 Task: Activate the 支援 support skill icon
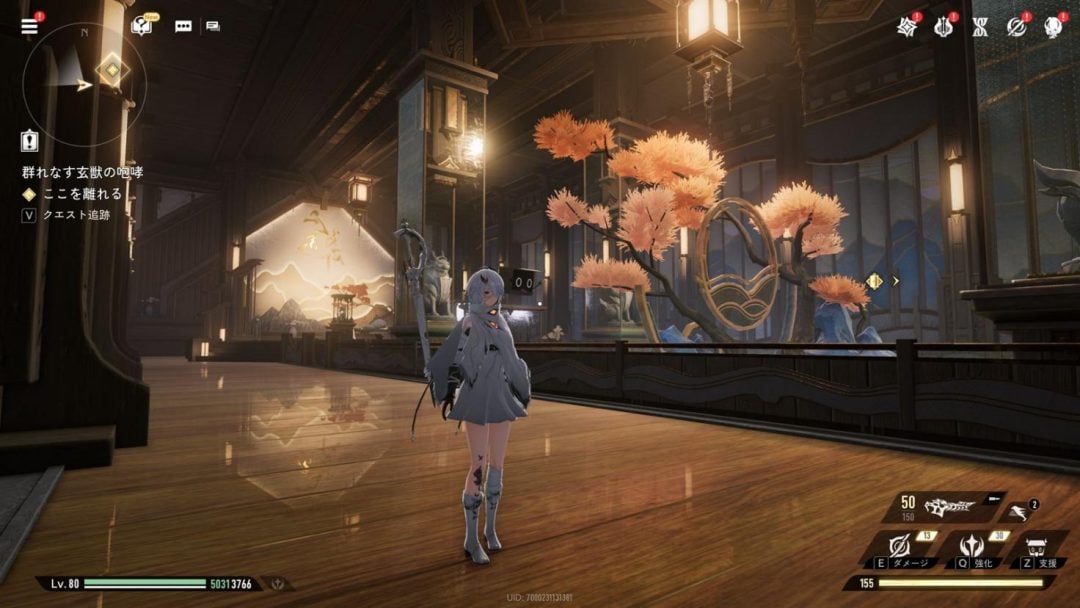pyautogui.click(x=1036, y=548)
